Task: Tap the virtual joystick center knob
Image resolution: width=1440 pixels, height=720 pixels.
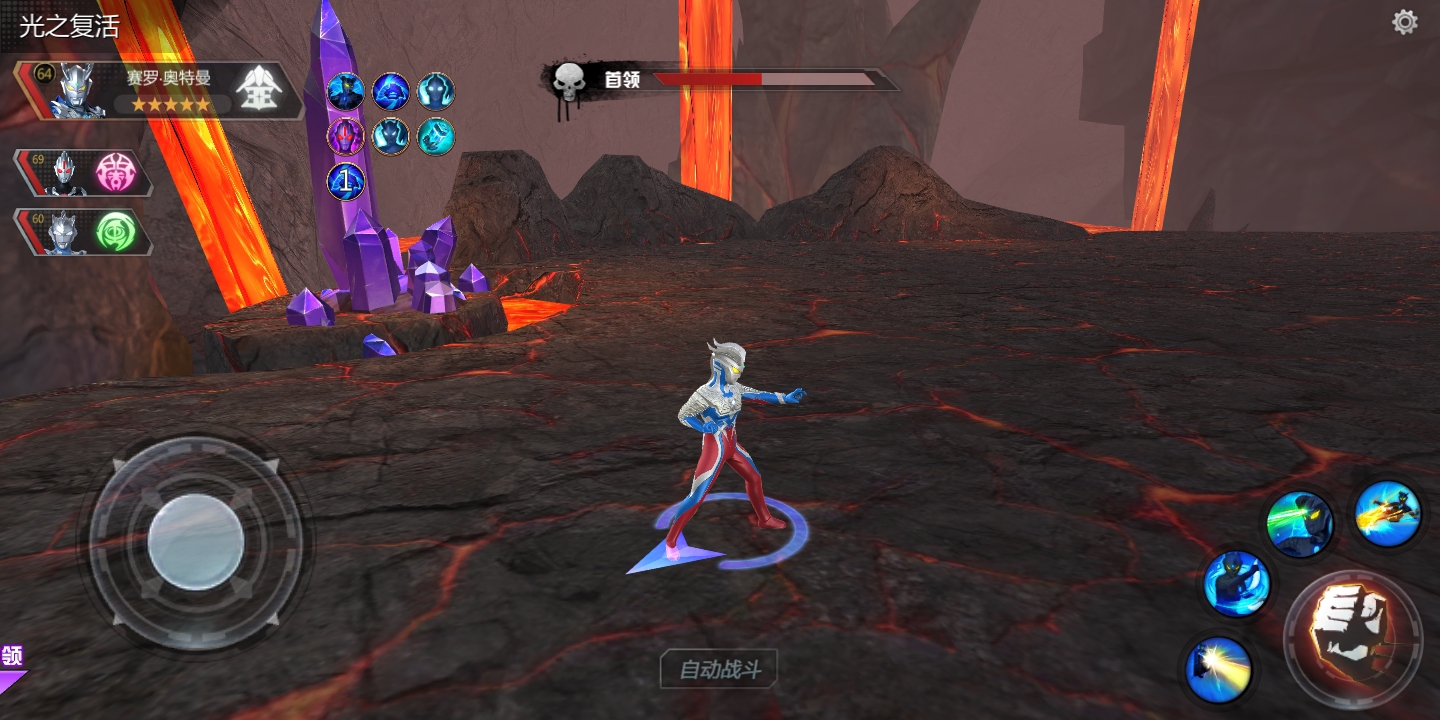Action: [x=196, y=542]
